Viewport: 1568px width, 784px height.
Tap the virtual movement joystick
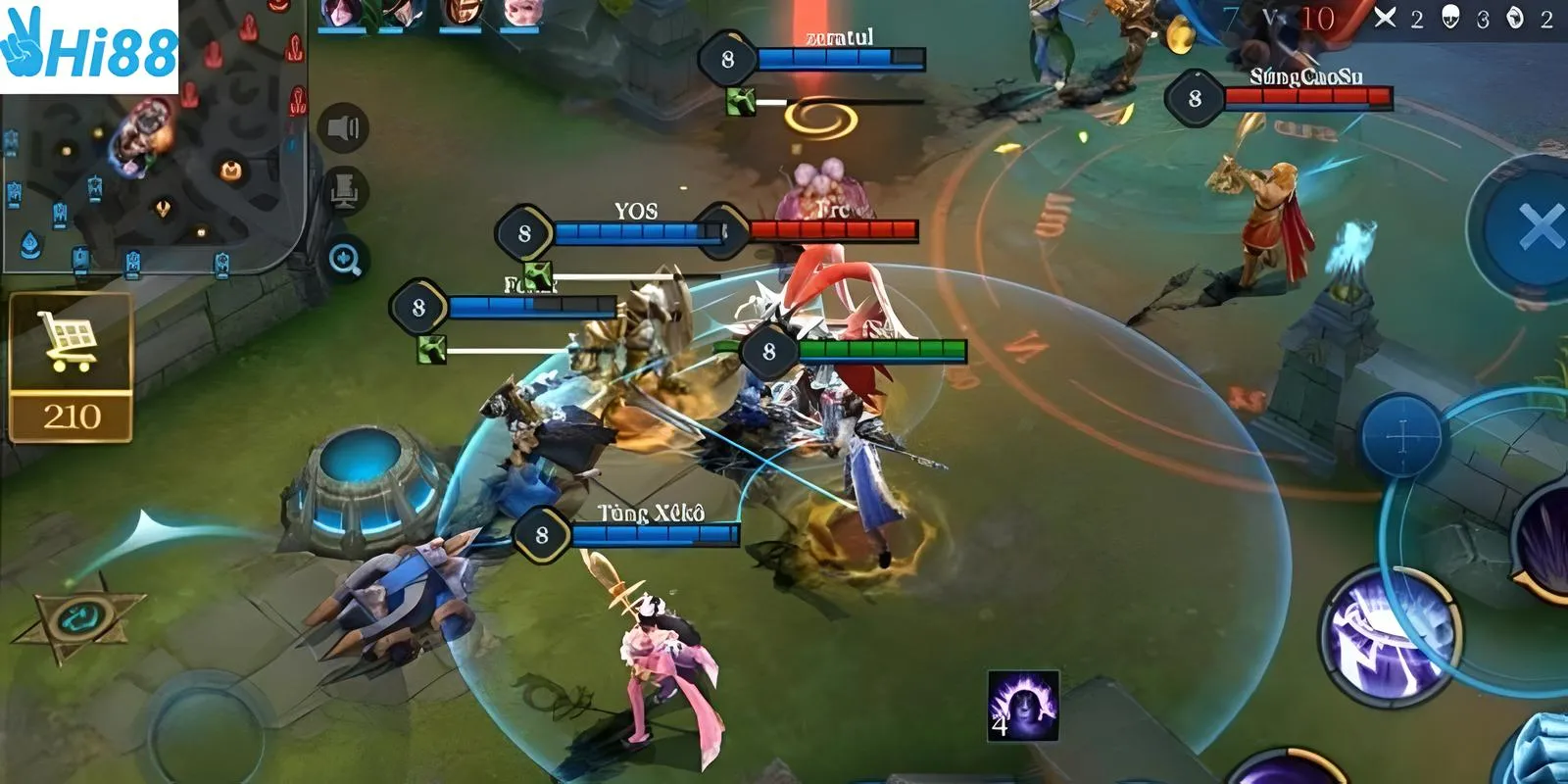[211, 725]
